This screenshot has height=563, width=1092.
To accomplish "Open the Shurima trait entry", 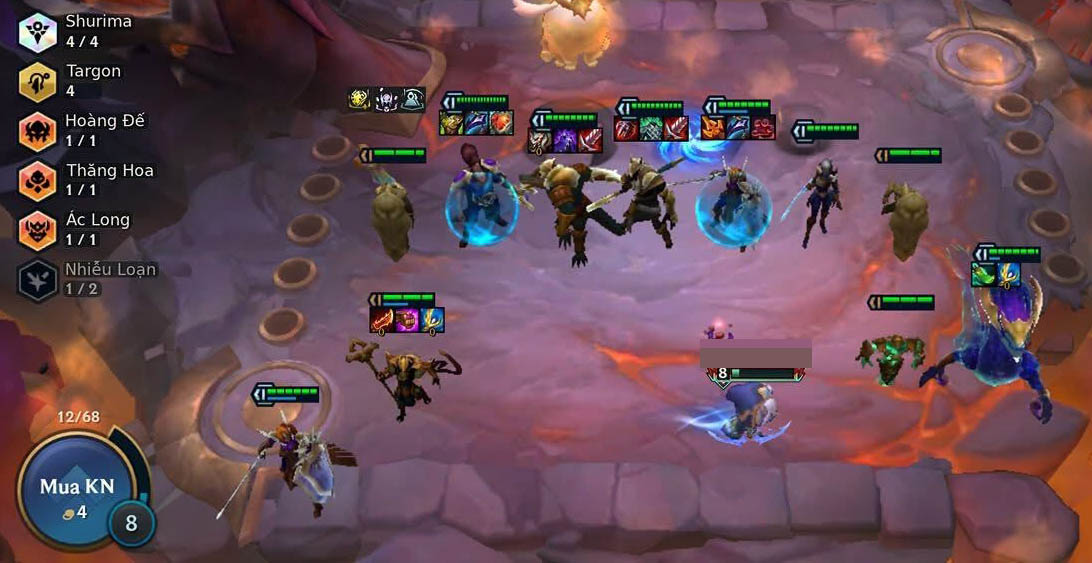I will point(38,31).
